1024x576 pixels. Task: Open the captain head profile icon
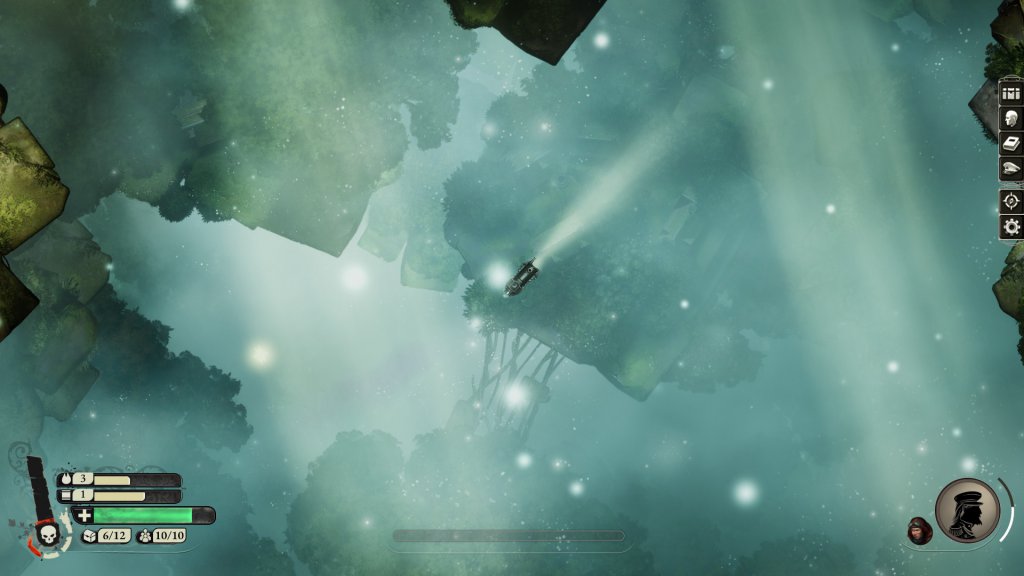point(1011,118)
